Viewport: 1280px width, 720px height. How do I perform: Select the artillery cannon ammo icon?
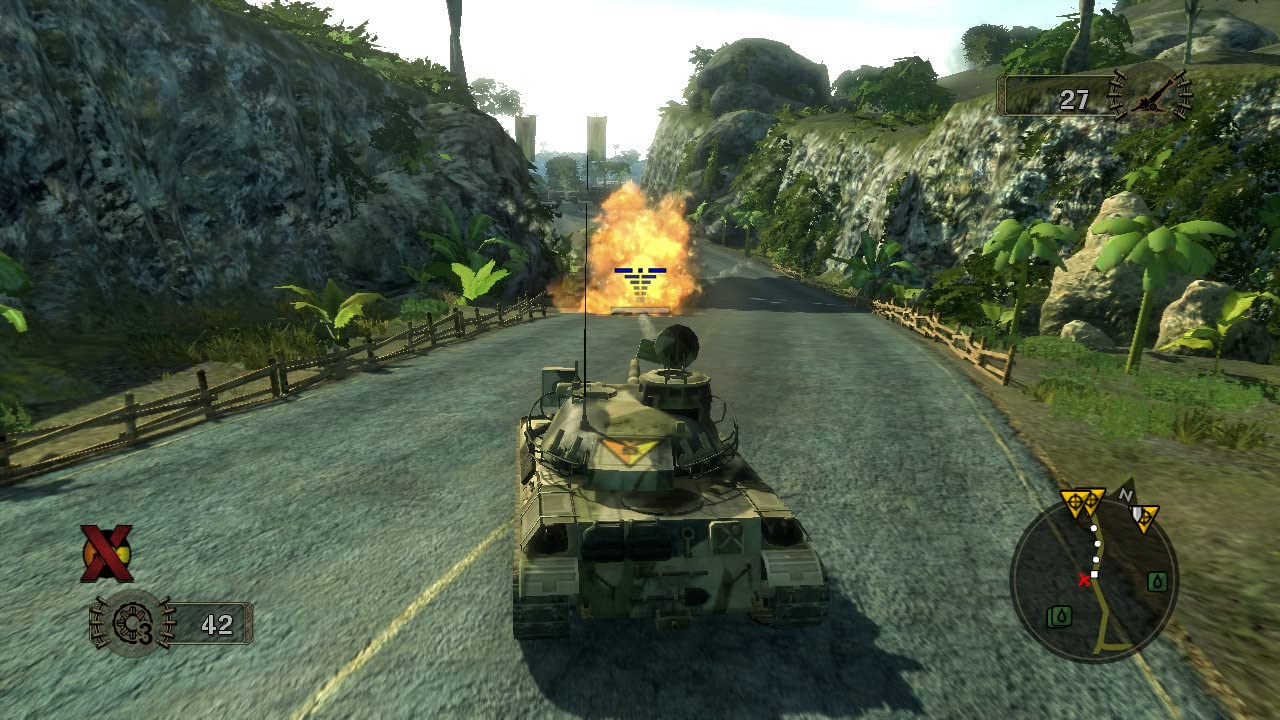click(x=1150, y=98)
